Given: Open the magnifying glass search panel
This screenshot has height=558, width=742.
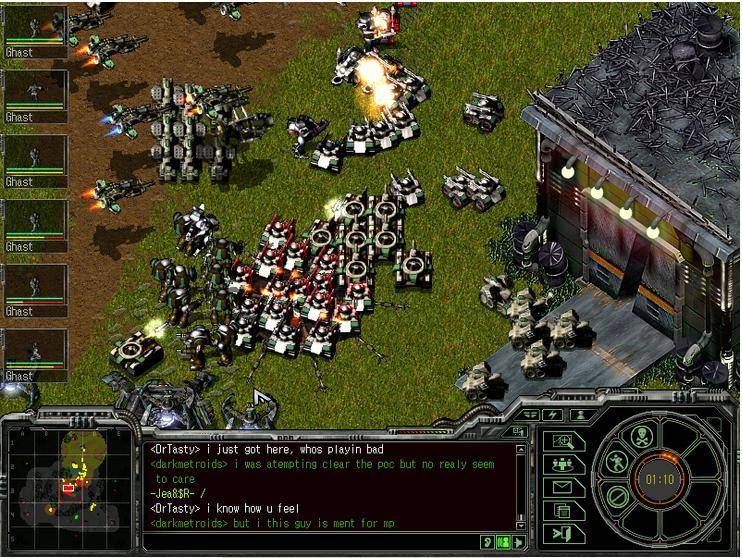Looking at the screenshot, I should tap(563, 441).
